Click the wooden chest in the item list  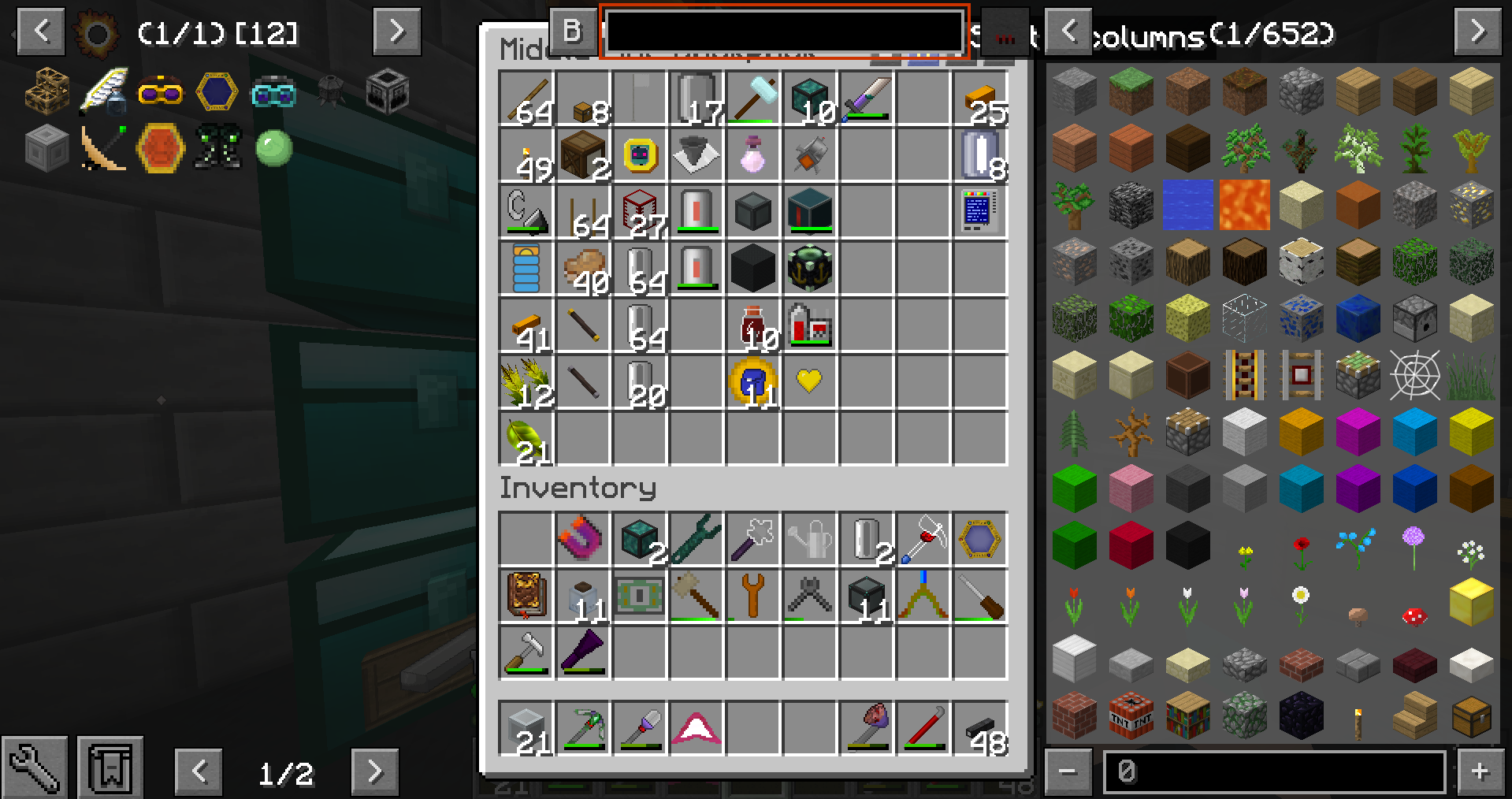point(1471,716)
